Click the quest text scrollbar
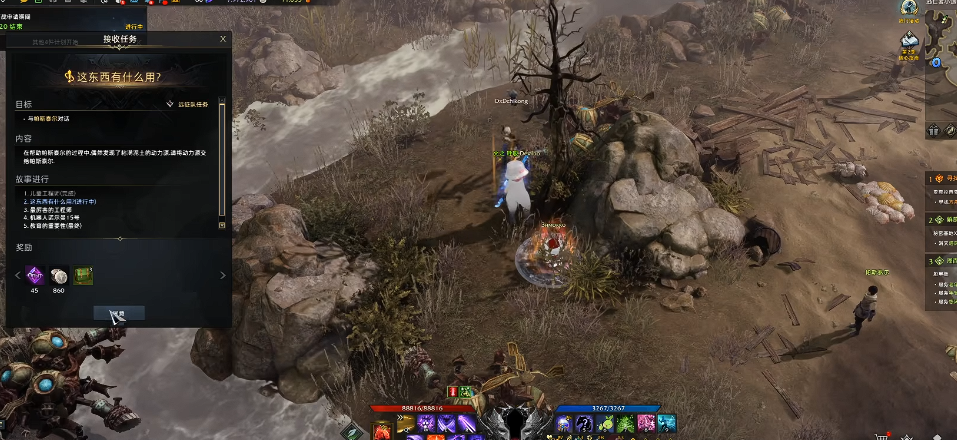 [222, 150]
